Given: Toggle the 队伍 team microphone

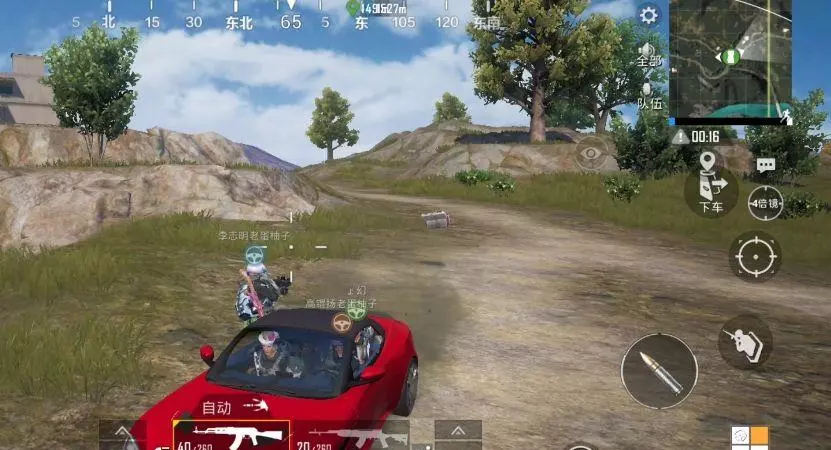Looking at the screenshot, I should point(649,95).
